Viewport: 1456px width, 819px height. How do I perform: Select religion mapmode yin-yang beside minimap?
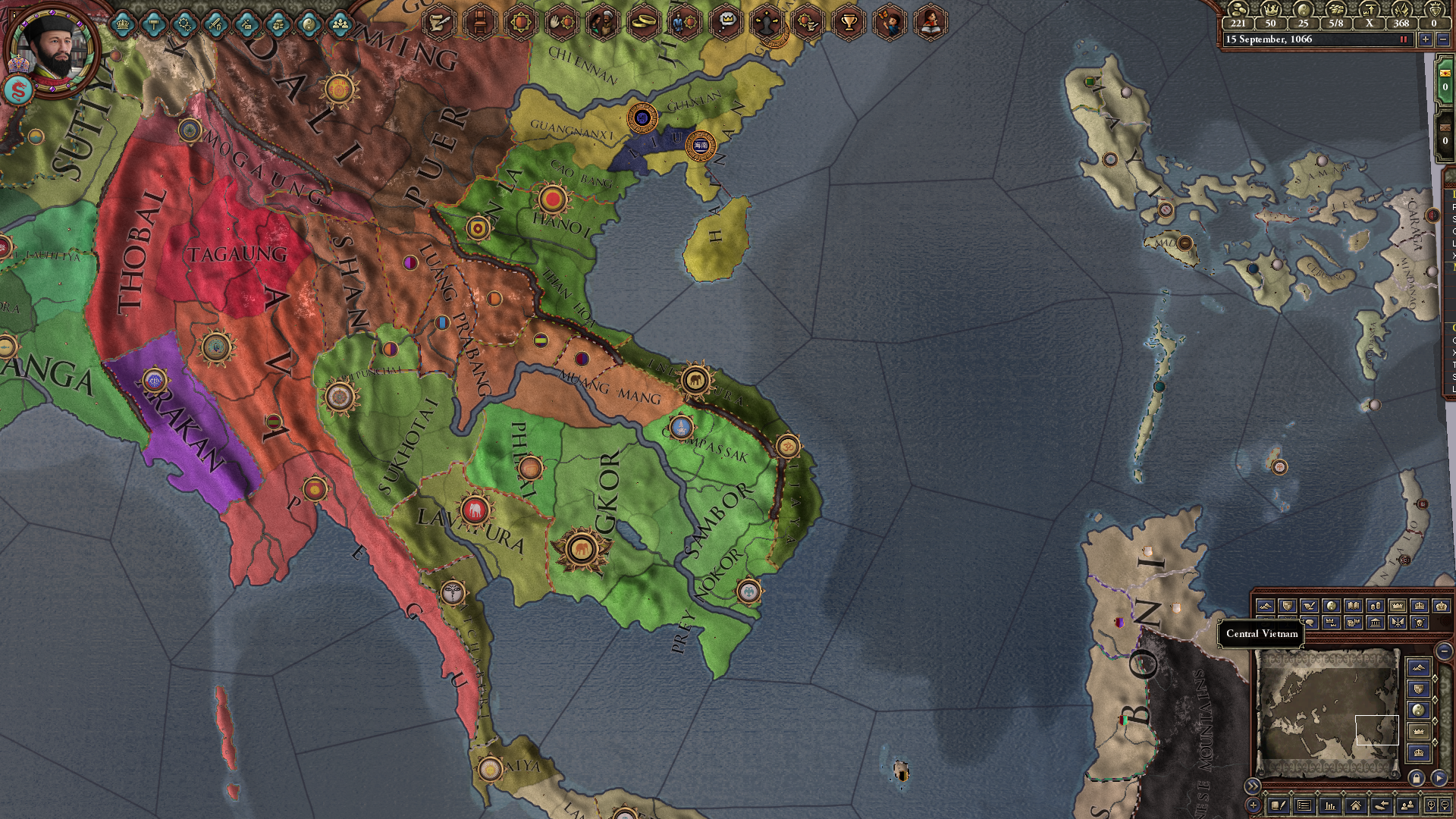1419,708
